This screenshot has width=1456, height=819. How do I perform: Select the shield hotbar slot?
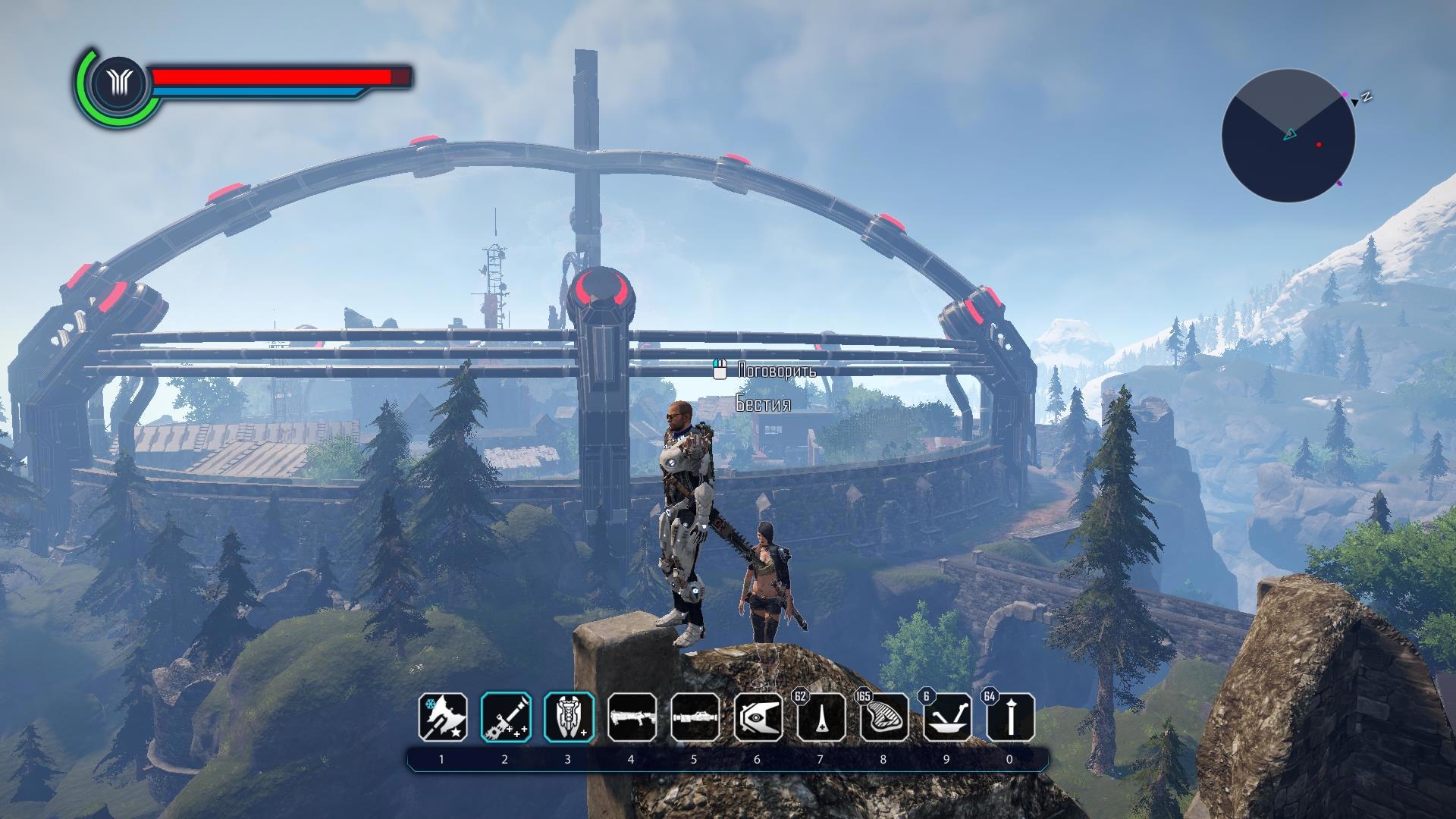coord(568,717)
